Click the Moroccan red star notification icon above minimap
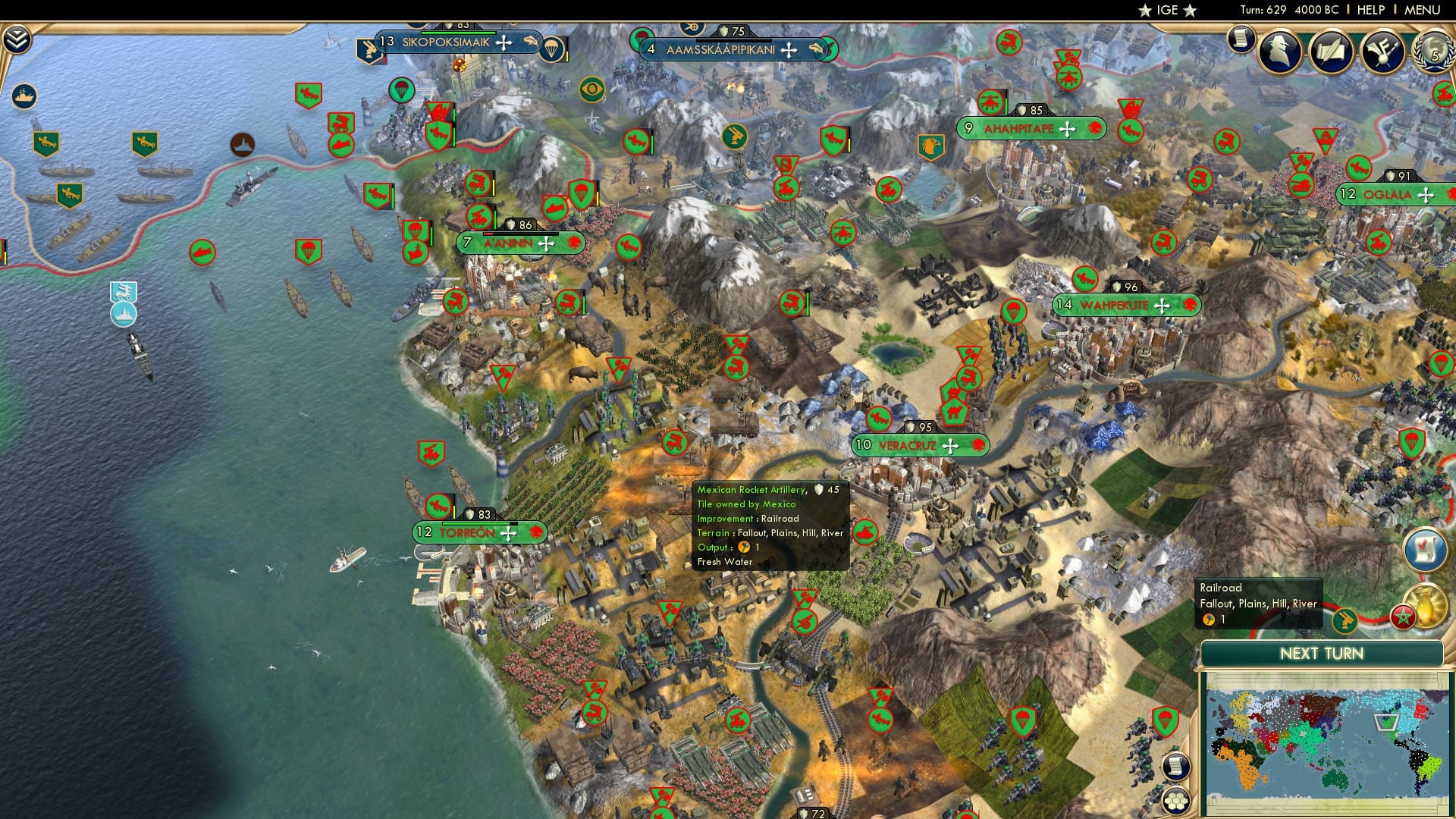1456x819 pixels. pyautogui.click(x=1404, y=617)
